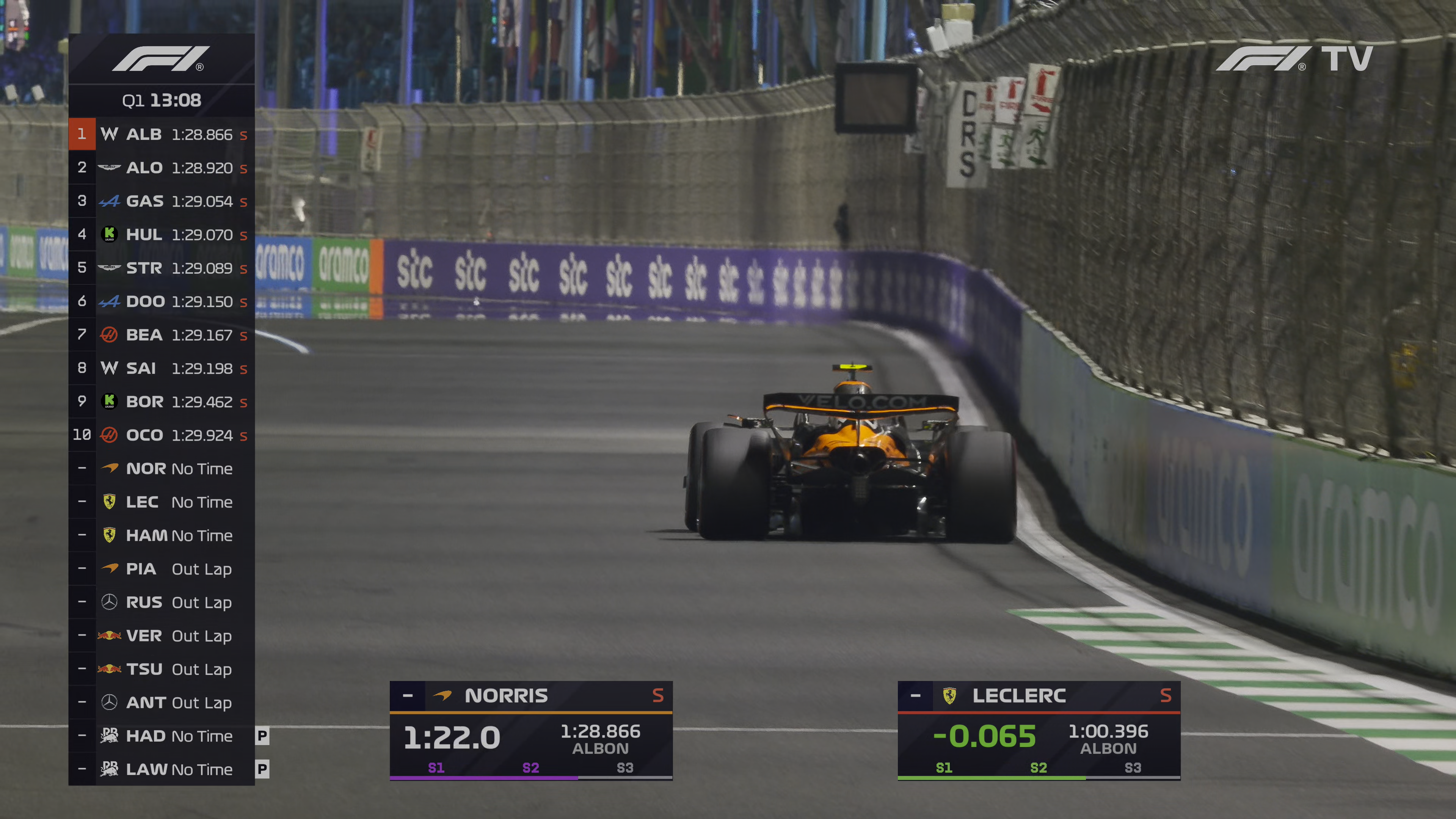Choose the VER Out Lap row

tap(162, 636)
